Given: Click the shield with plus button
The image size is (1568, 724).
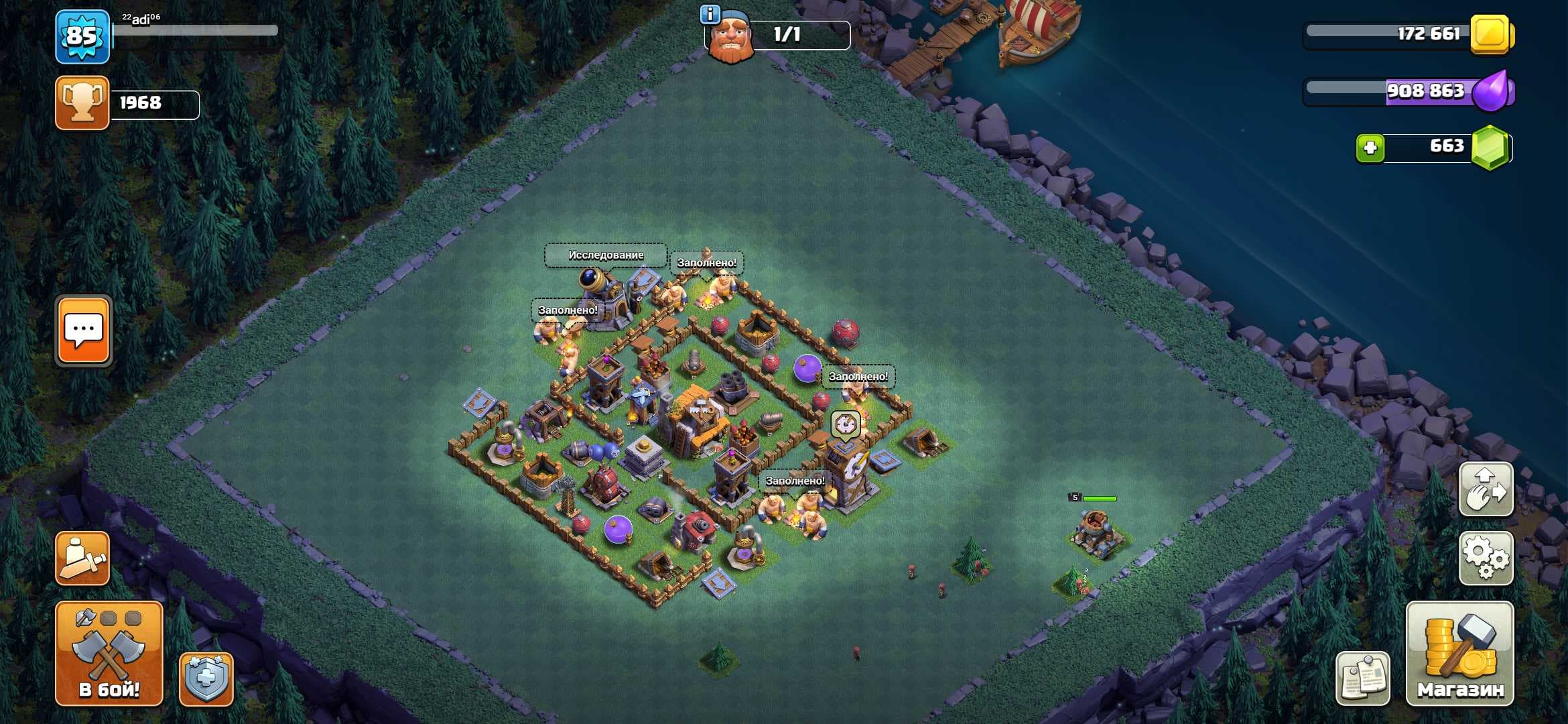Looking at the screenshot, I should click(206, 678).
